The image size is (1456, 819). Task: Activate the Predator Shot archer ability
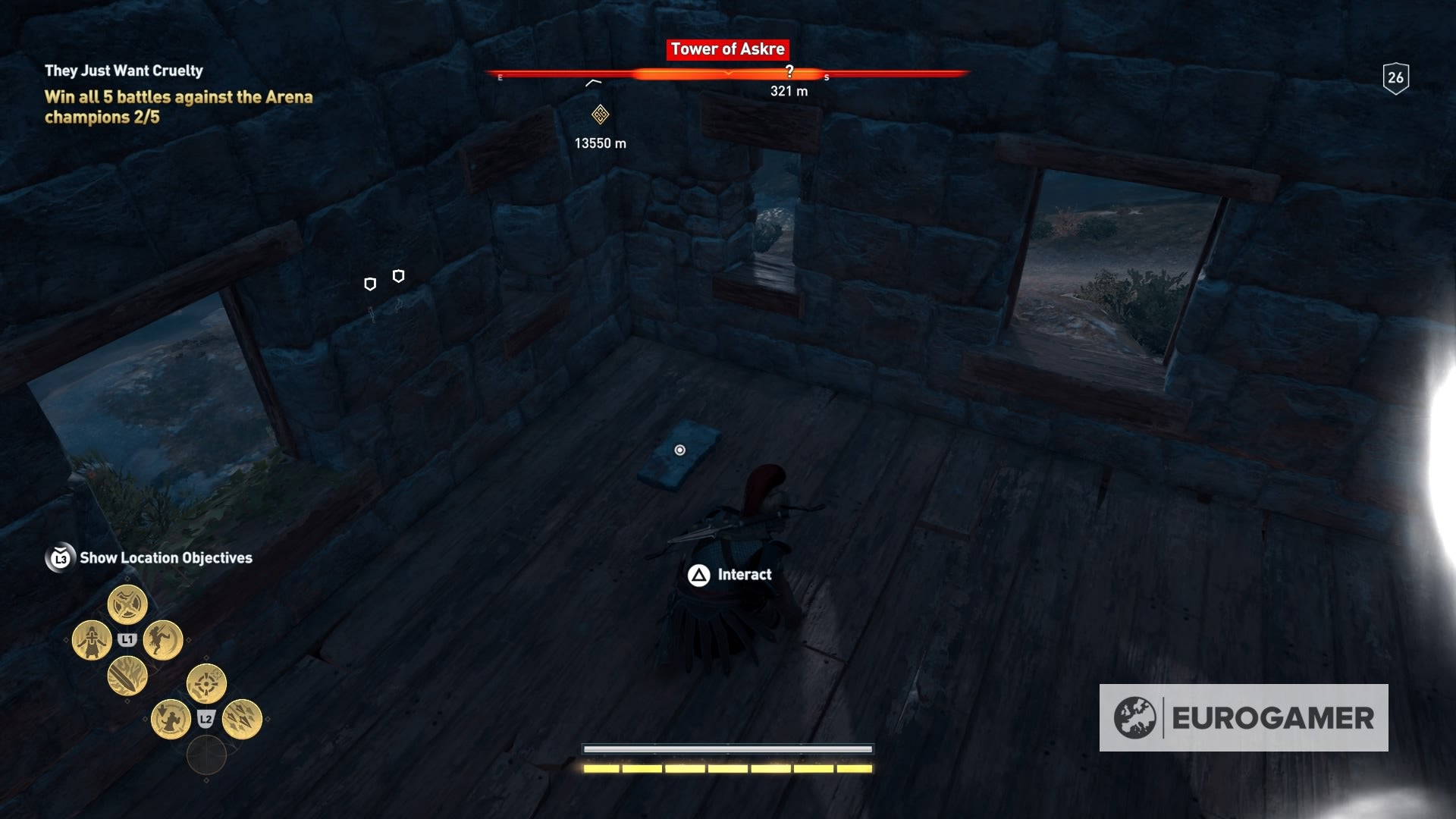click(170, 720)
